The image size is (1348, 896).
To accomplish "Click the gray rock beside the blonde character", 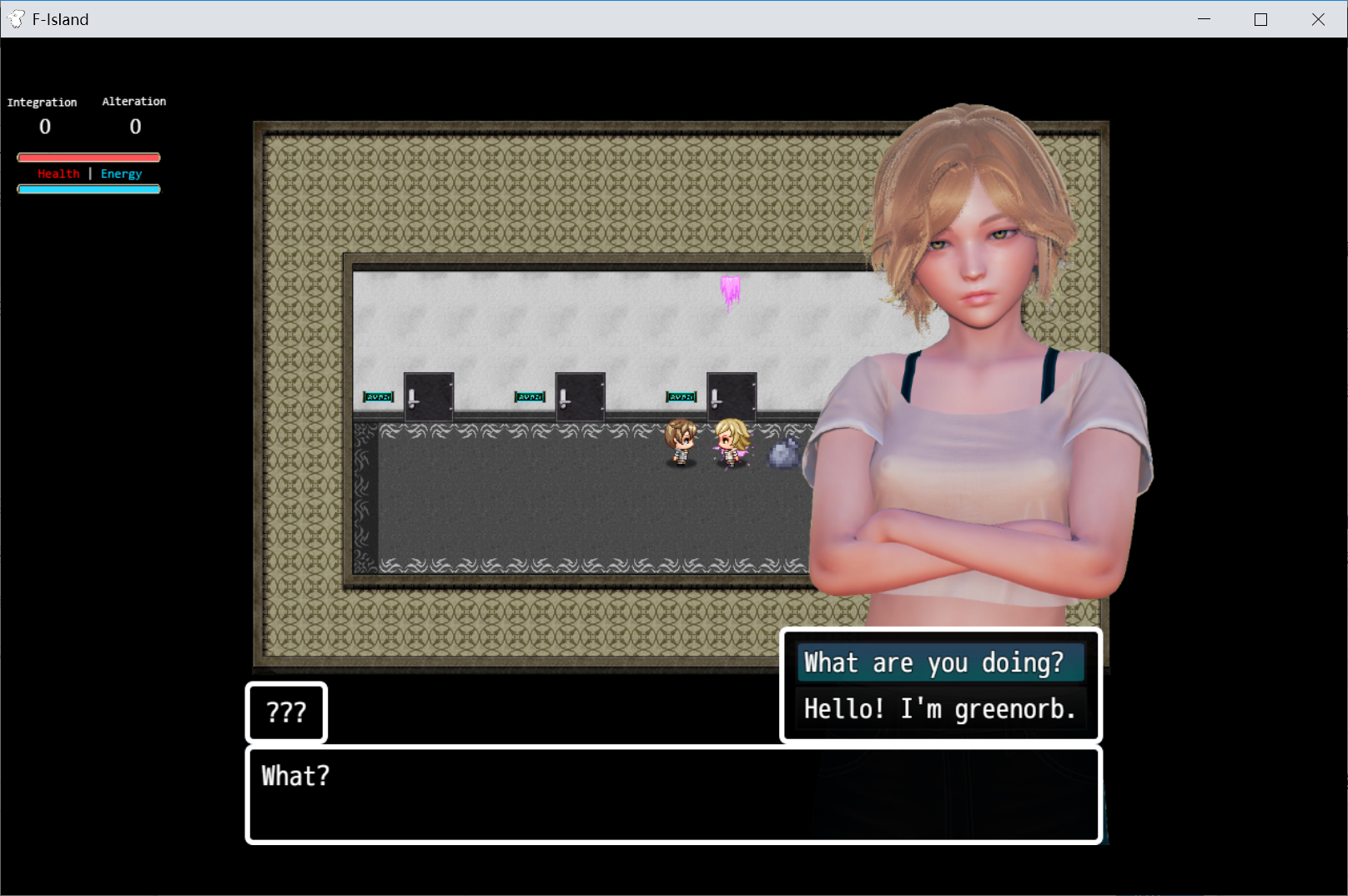I will pos(783,455).
